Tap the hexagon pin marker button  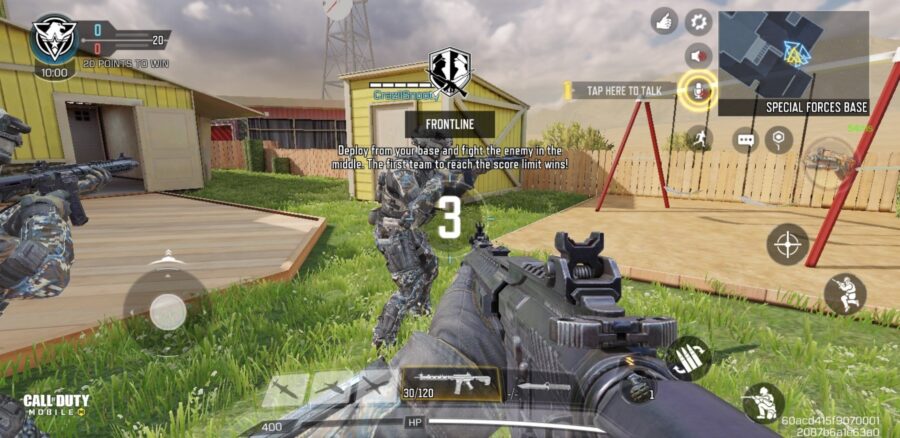(779, 140)
